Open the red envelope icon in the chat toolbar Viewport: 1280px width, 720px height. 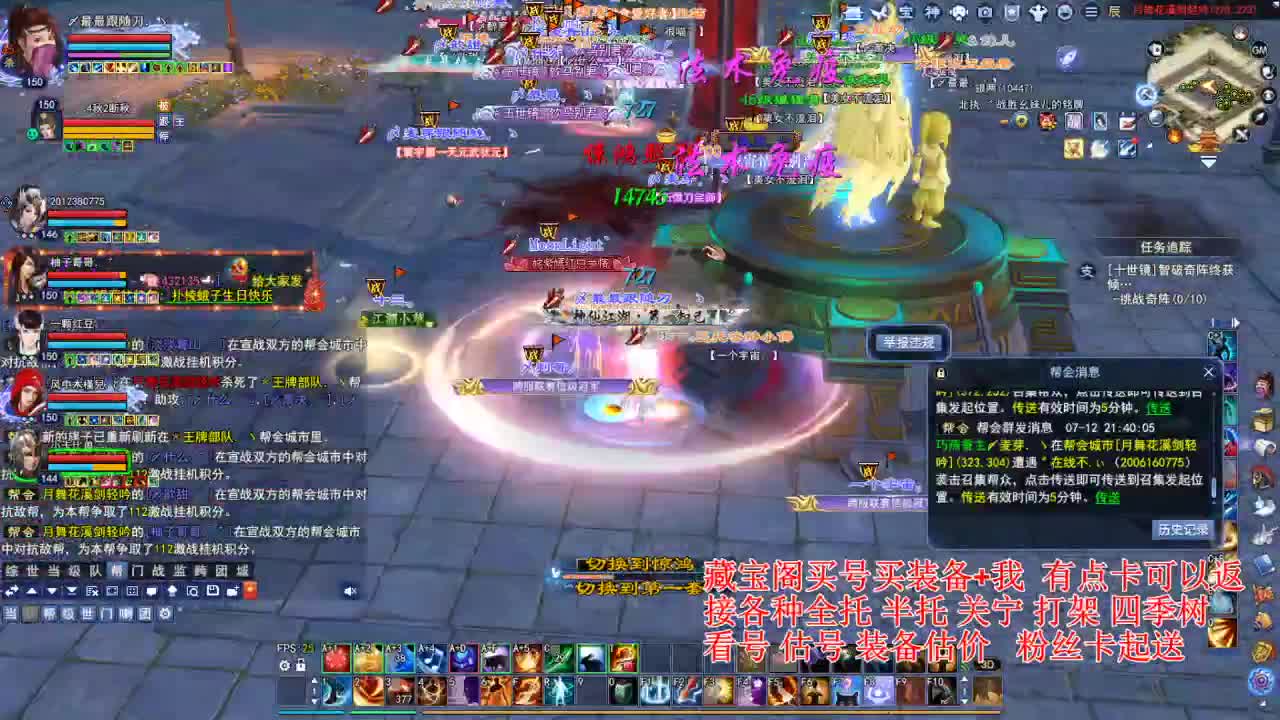(251, 590)
